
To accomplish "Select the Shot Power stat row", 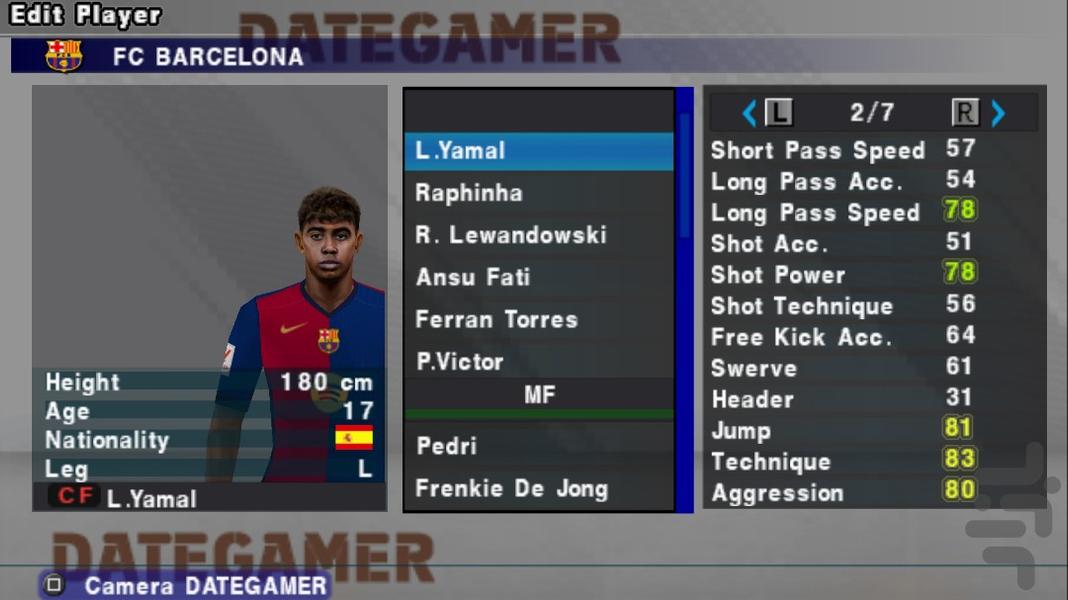I will (x=840, y=275).
